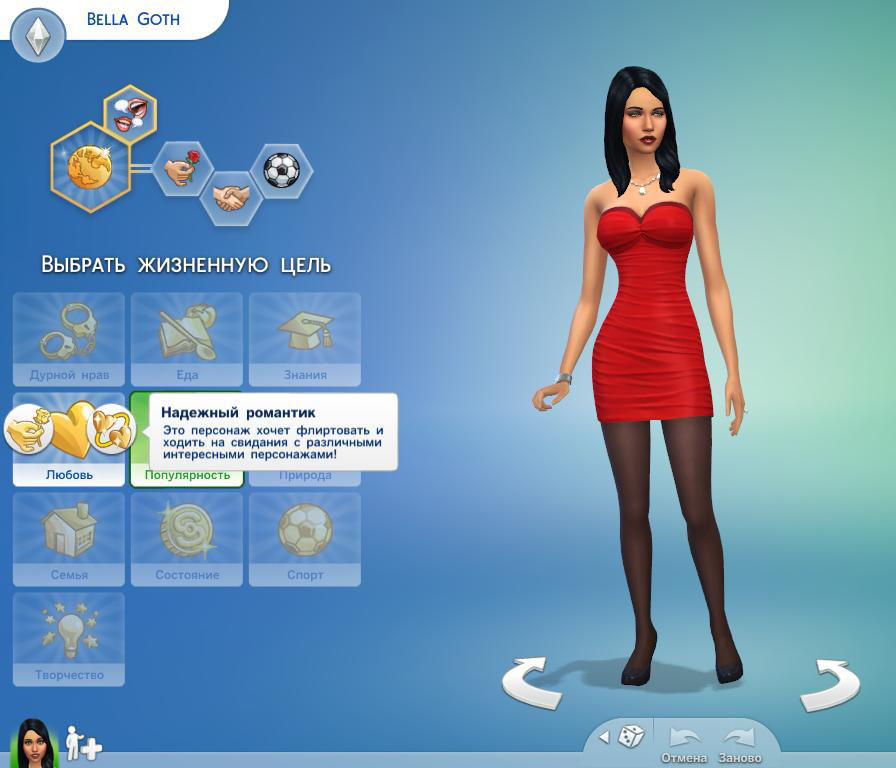Add a new Sim to household
The height and width of the screenshot is (768, 896).
[x=84, y=744]
